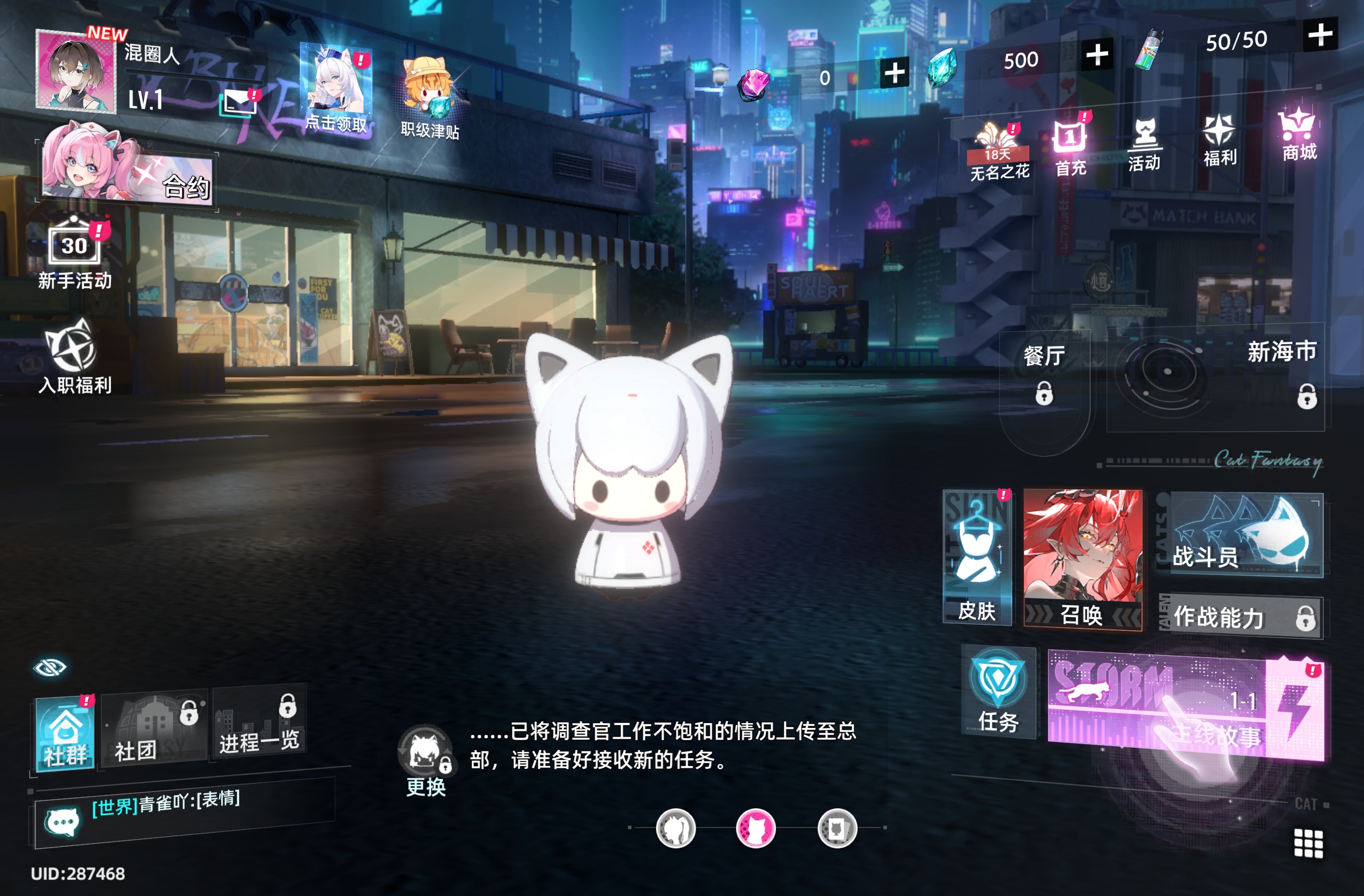Screen dimensions: 1364x896
Task: Open the 商城 shop
Action: coord(1299,135)
